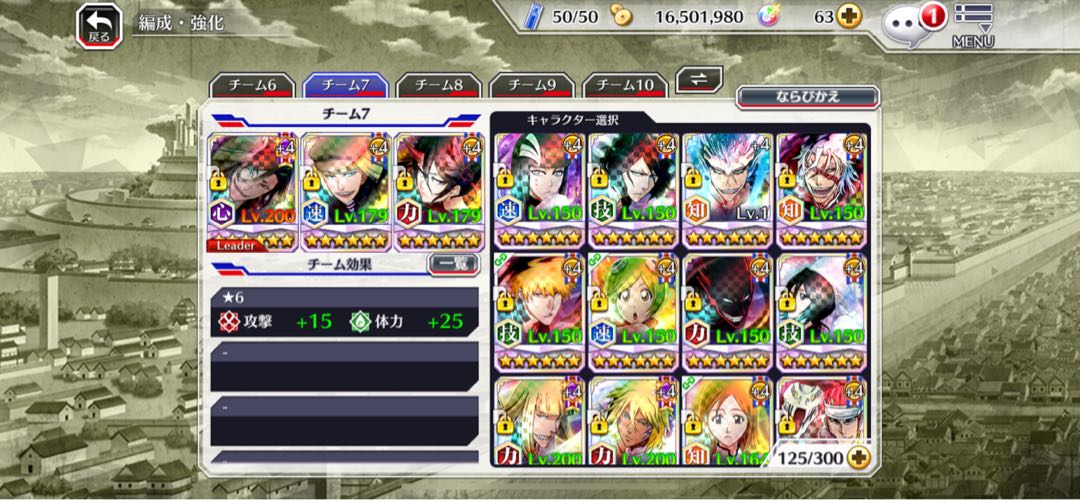Image resolution: width=1080 pixels, height=500 pixels.
Task: Go back with the 戻る button
Action: 99,25
